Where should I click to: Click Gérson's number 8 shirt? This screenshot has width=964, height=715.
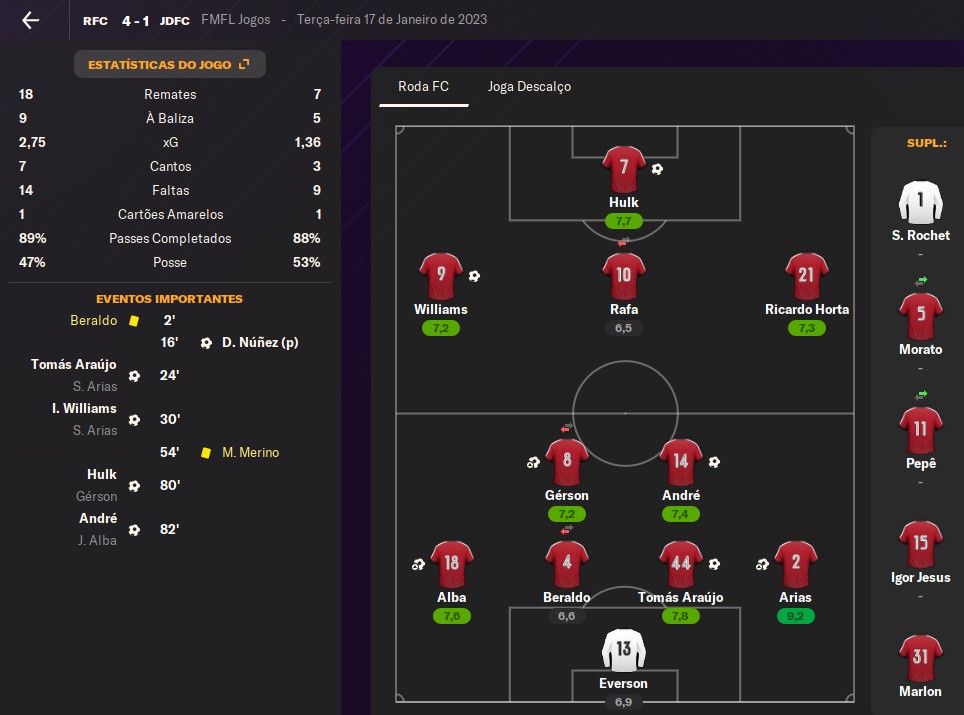[x=567, y=462]
